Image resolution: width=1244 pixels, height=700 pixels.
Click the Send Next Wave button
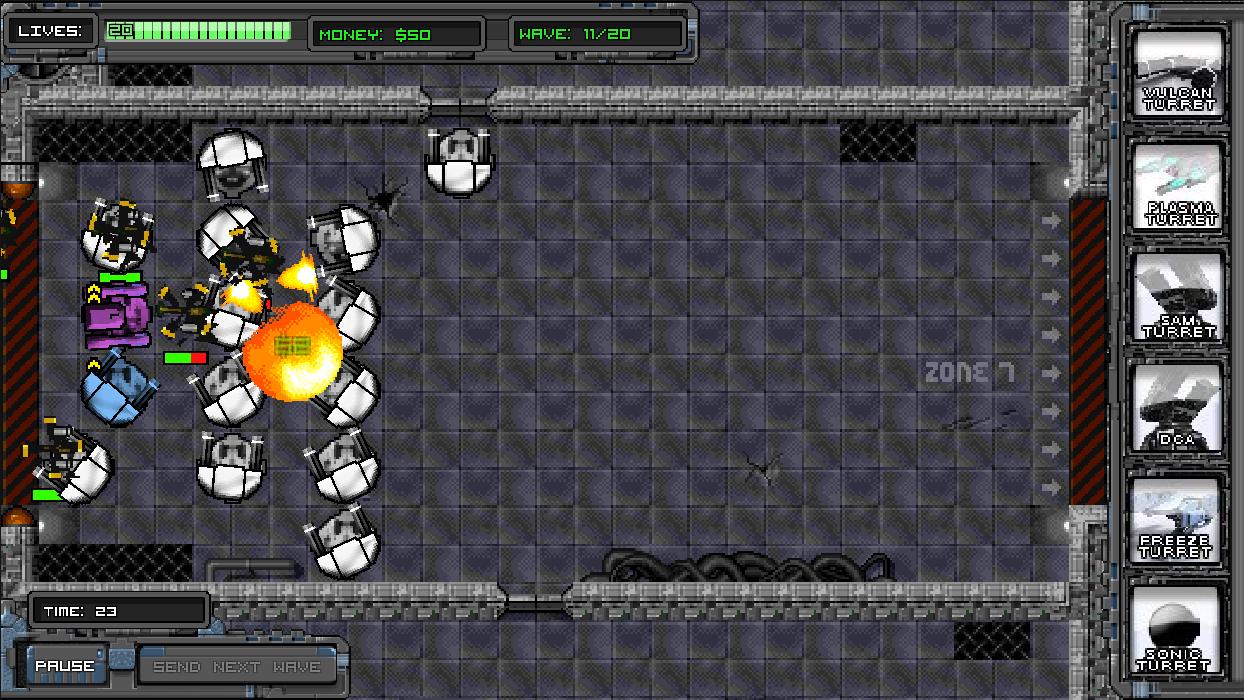(237, 666)
